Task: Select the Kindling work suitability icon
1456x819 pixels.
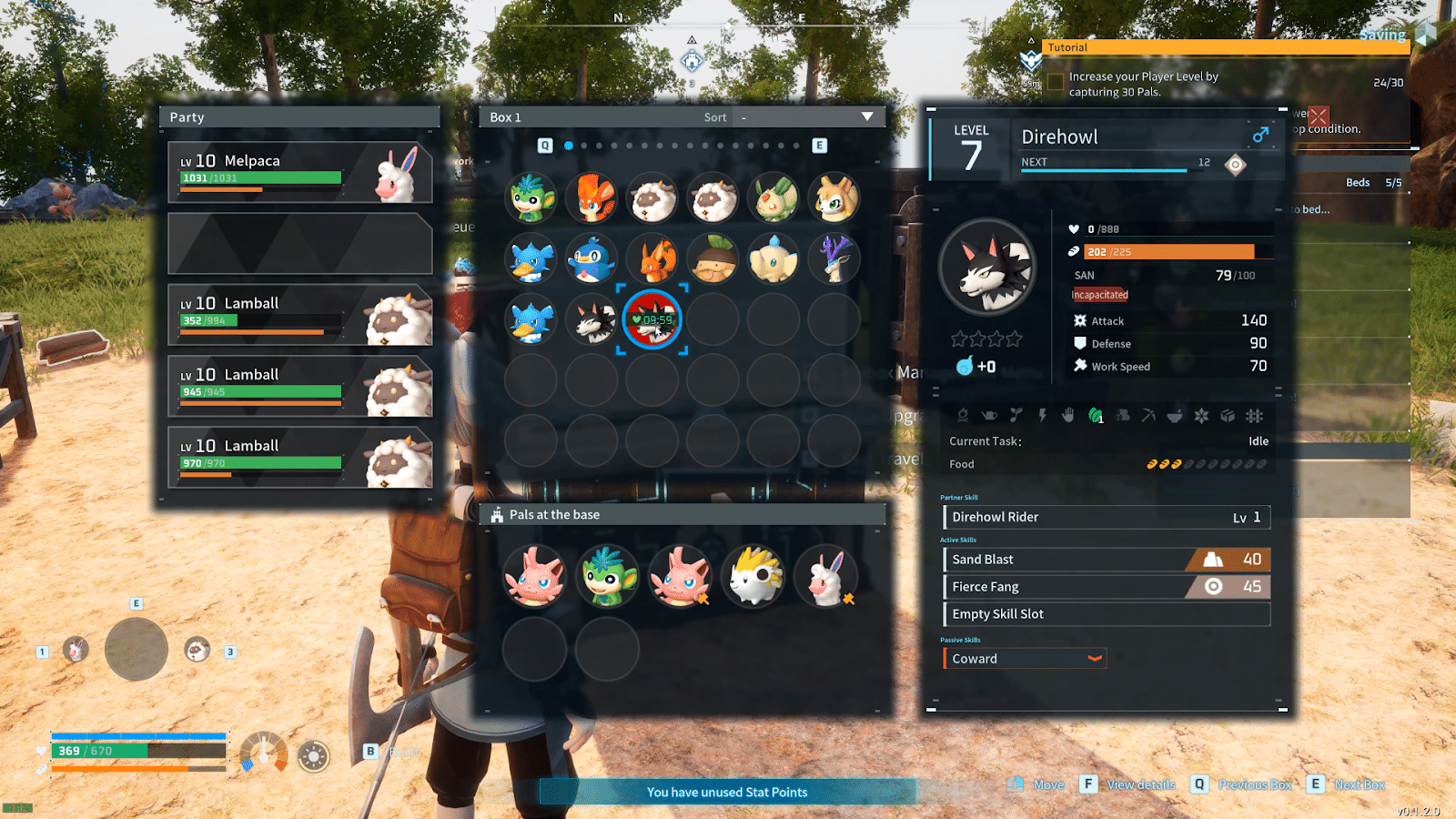Action: (x=965, y=416)
